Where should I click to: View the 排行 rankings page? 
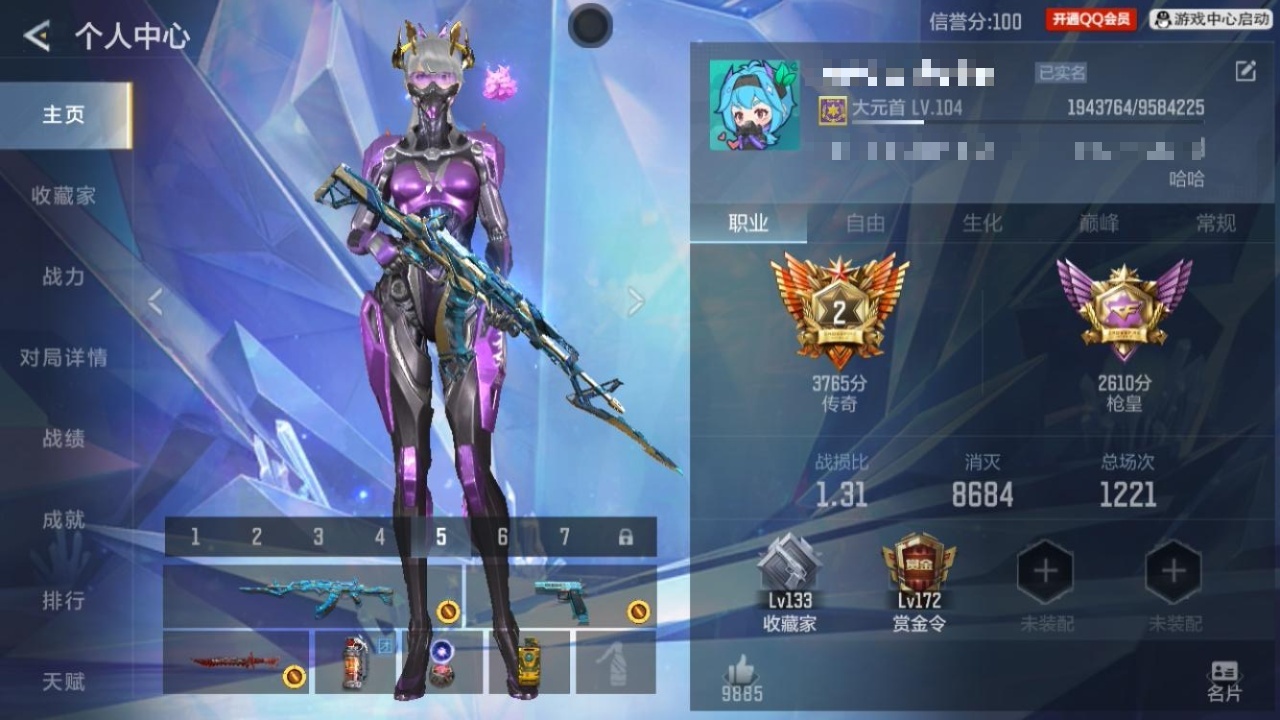click(x=64, y=601)
